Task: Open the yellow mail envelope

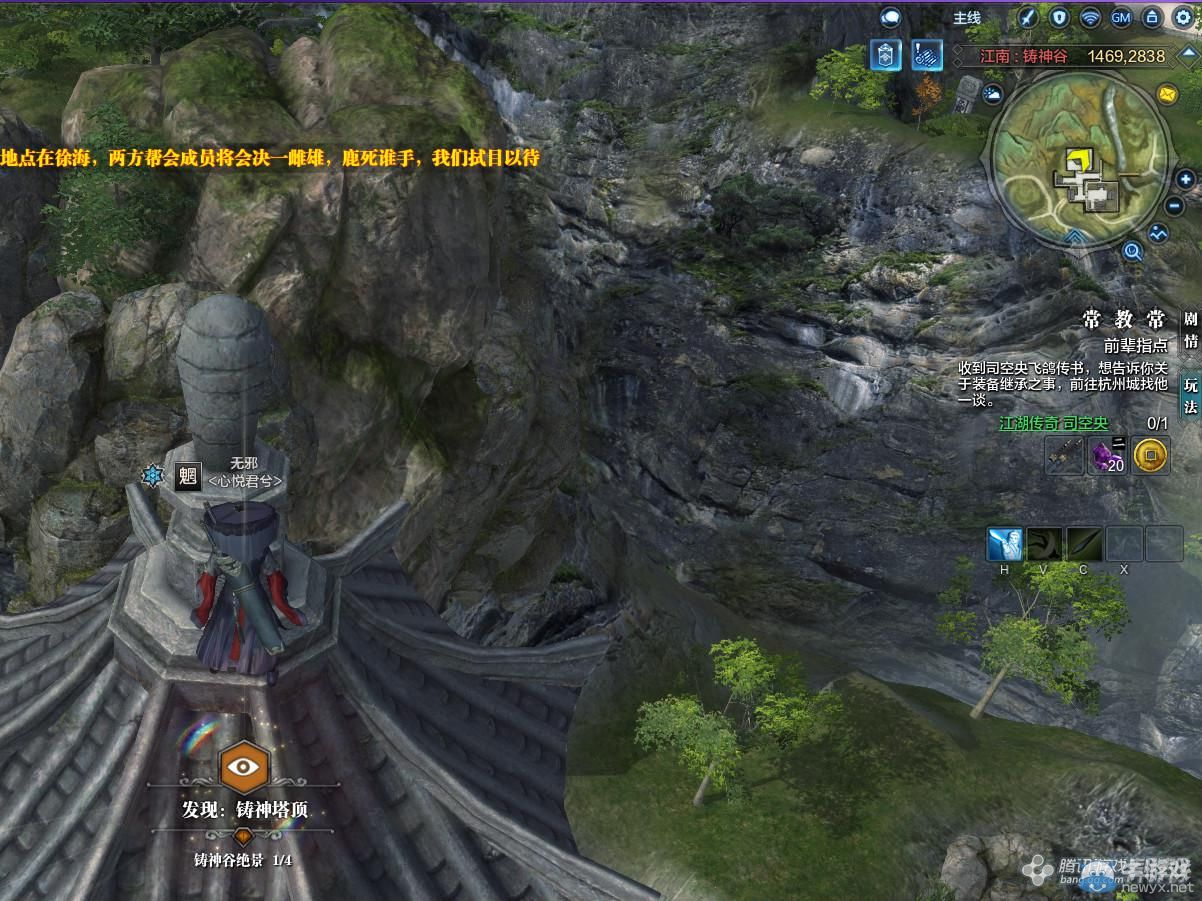Action: pyautogui.click(x=1167, y=94)
